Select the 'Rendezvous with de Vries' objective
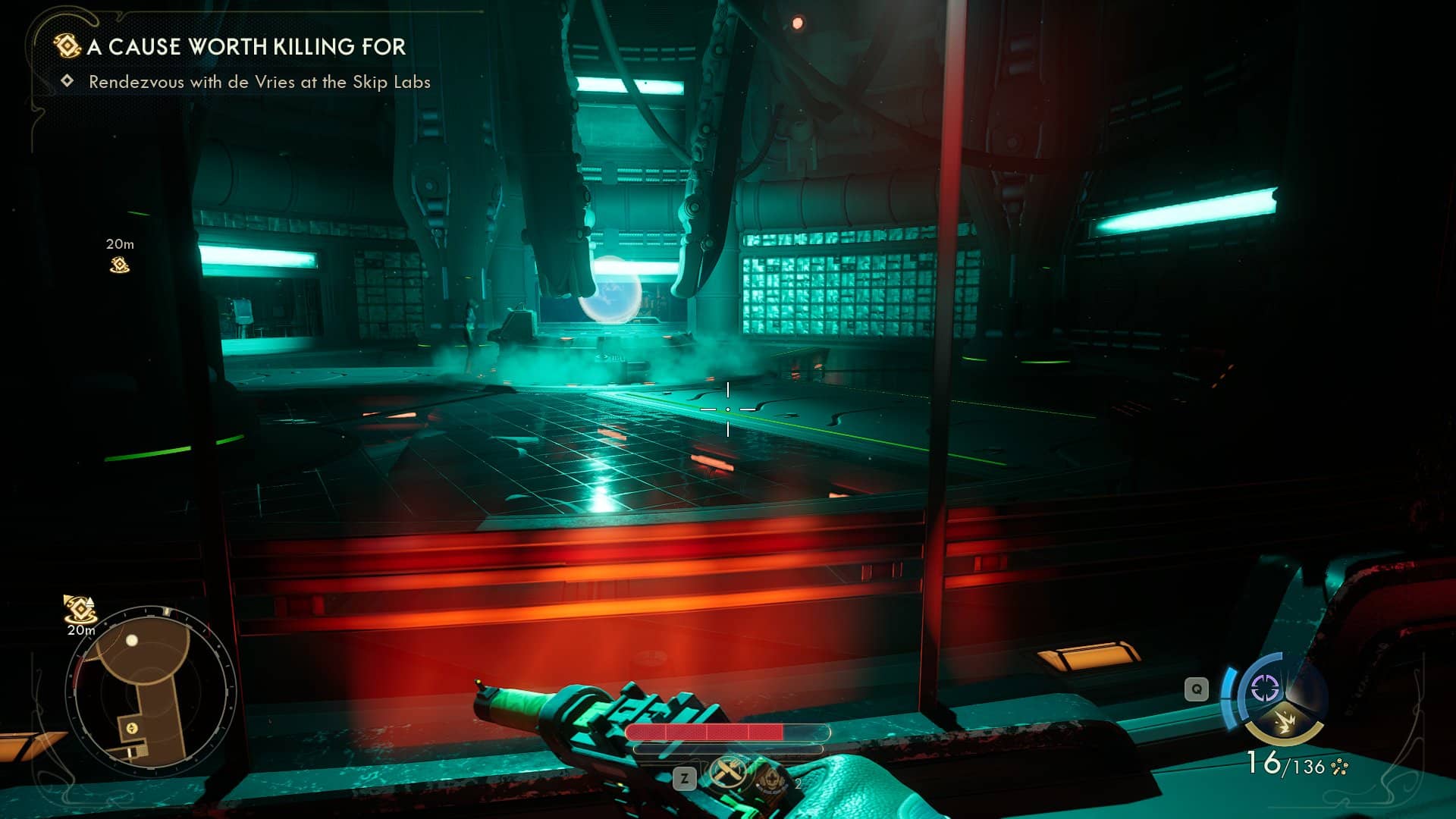 (x=259, y=82)
